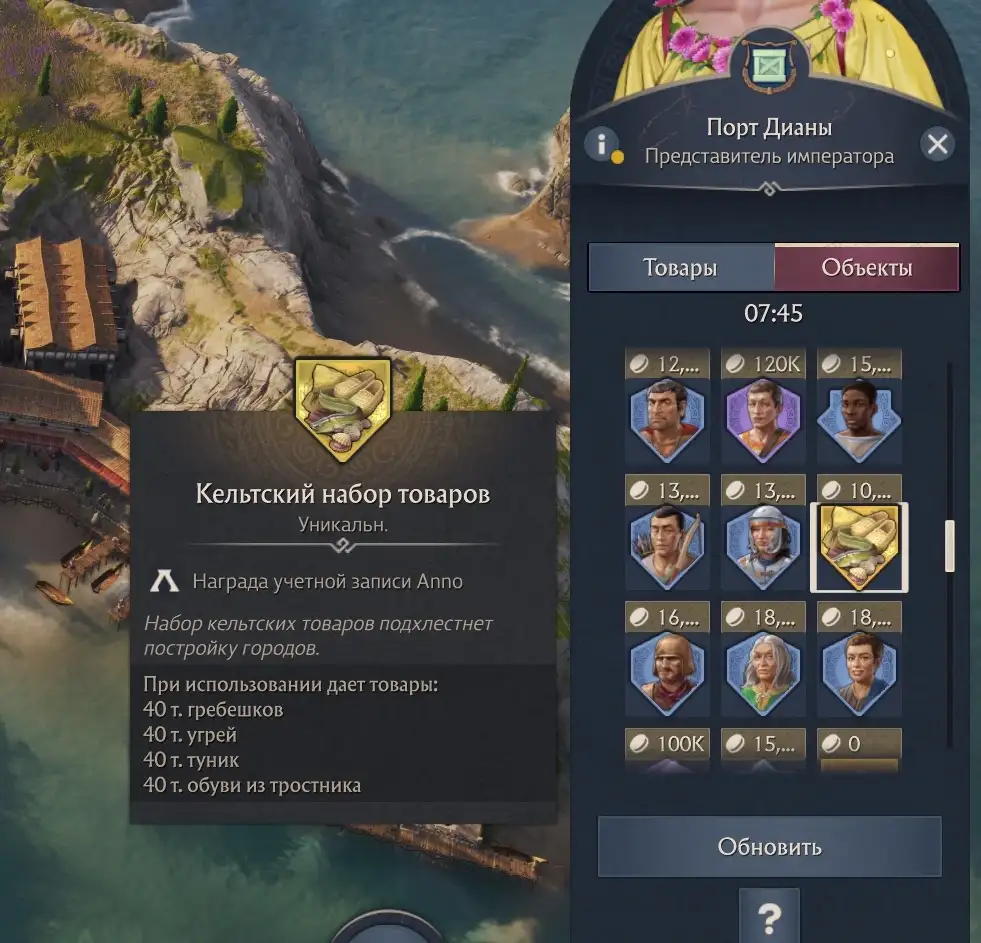Click the trade crate emblem above the port name
981x943 pixels.
pos(769,67)
